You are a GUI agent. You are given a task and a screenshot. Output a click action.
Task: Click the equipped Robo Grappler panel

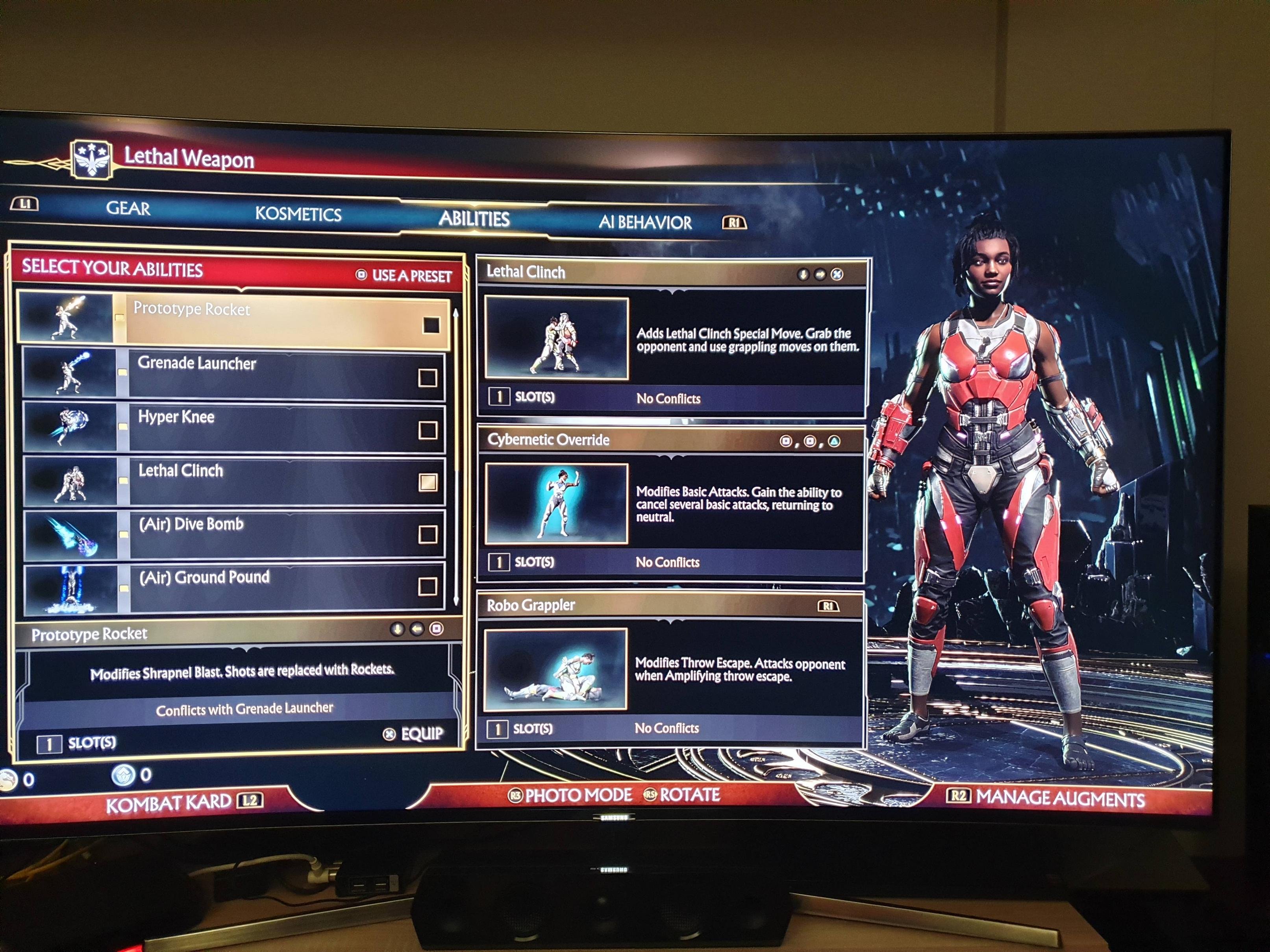[670, 669]
